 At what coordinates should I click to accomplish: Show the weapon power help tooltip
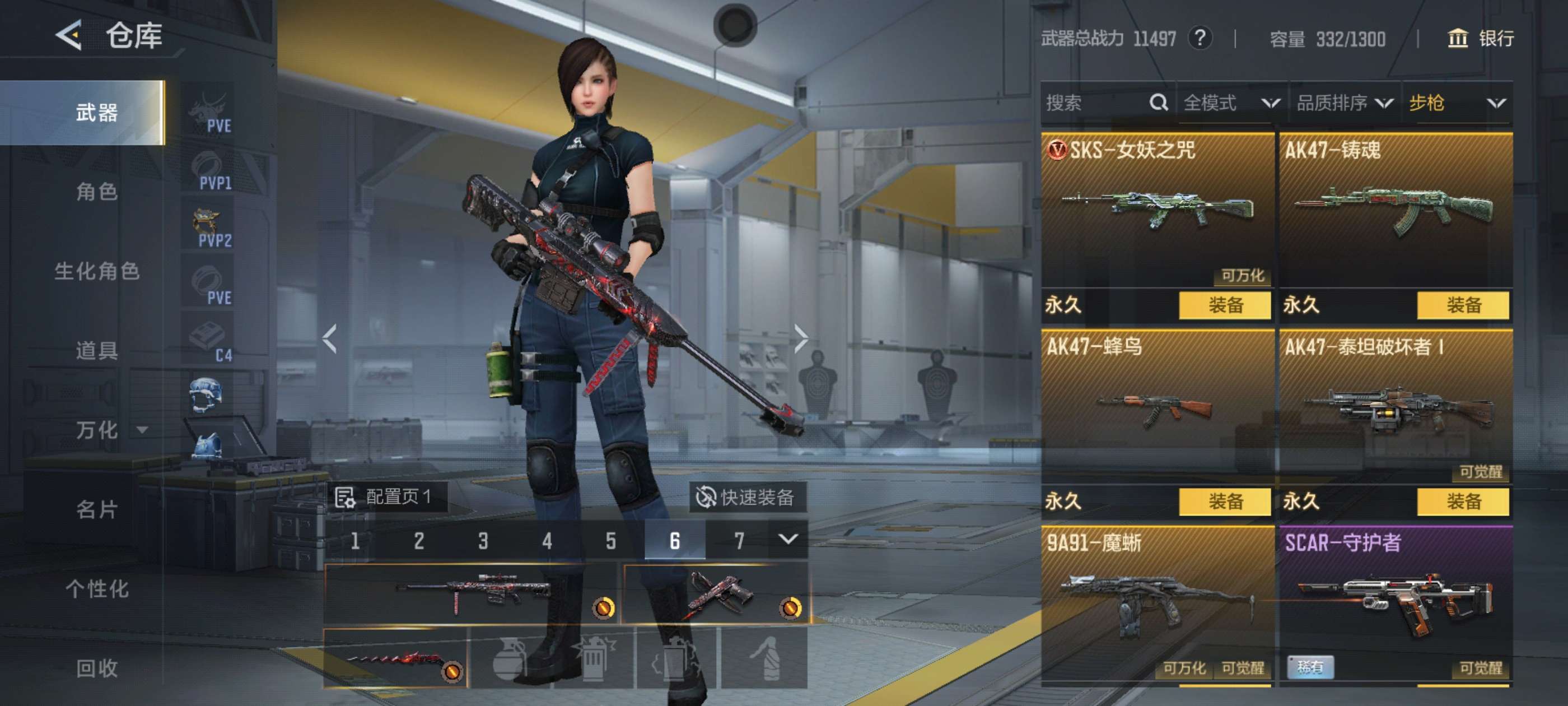pyautogui.click(x=1199, y=38)
